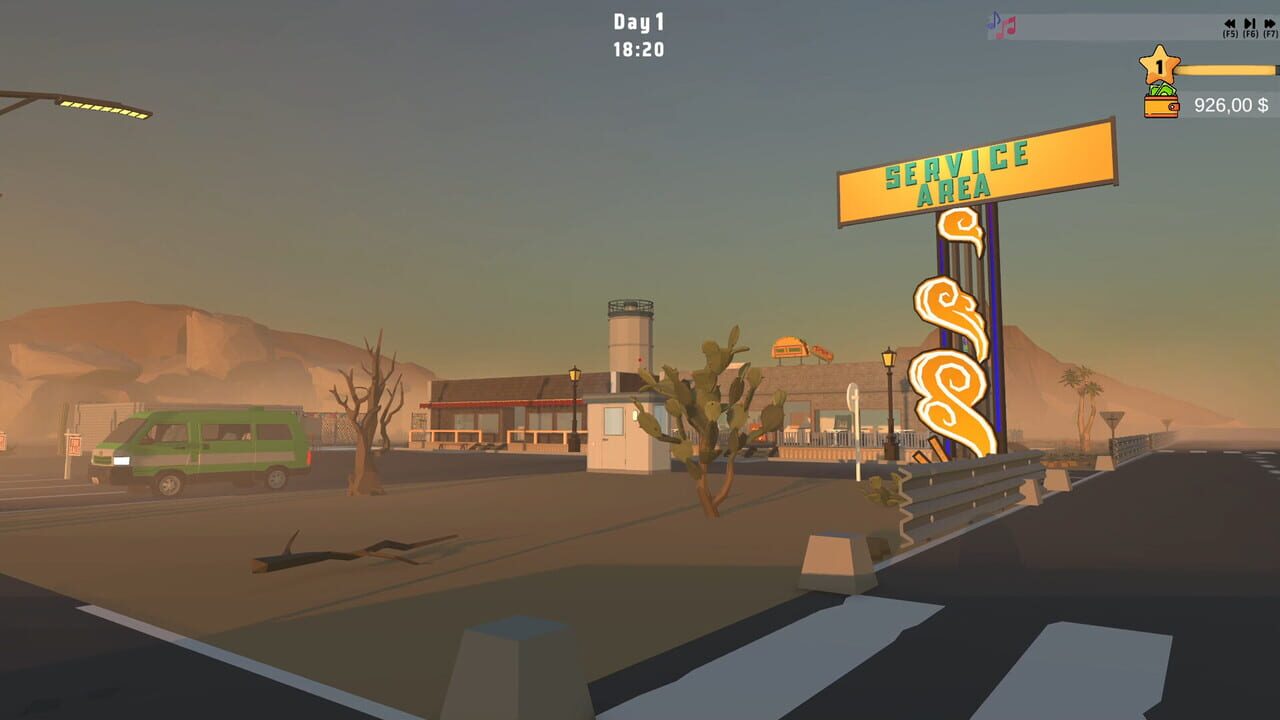Click the yellow XP progress bar
Image resolution: width=1280 pixels, height=720 pixels.
pyautogui.click(x=1225, y=70)
